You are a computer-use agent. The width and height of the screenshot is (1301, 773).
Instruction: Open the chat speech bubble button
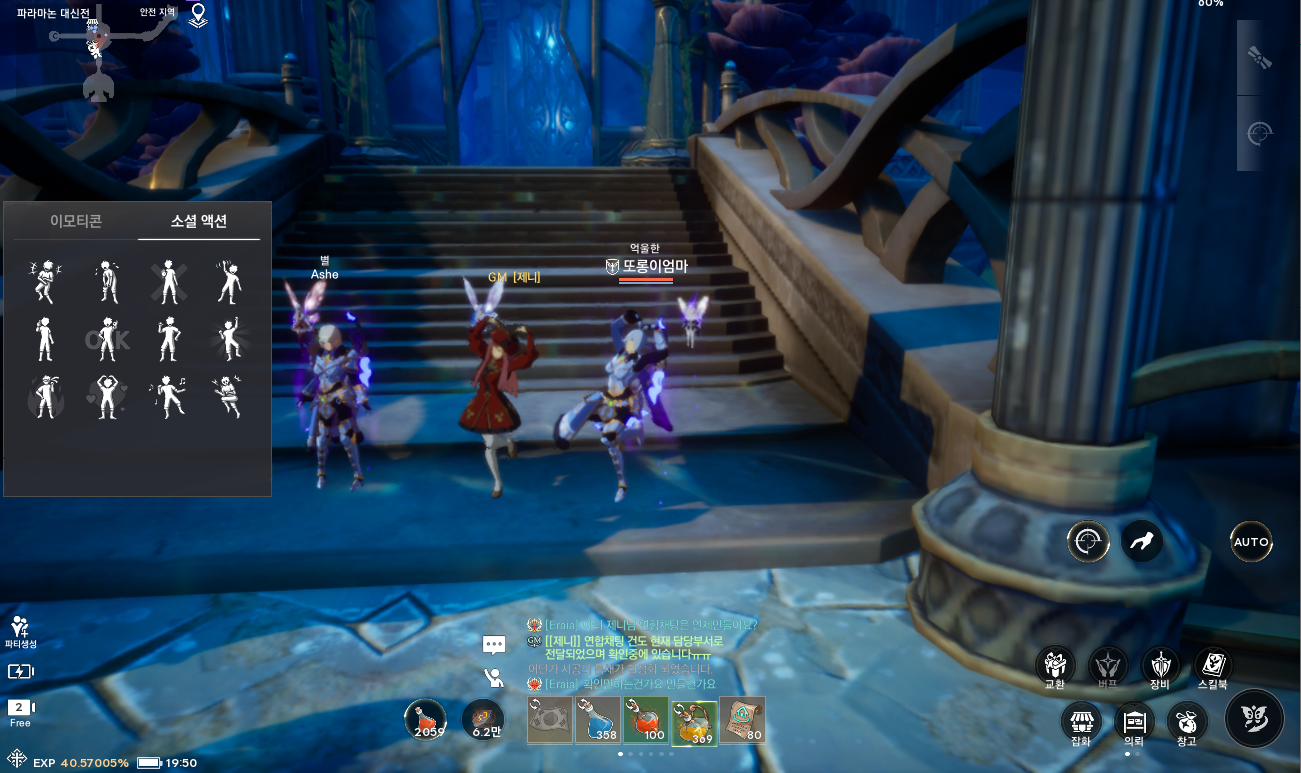pyautogui.click(x=494, y=645)
